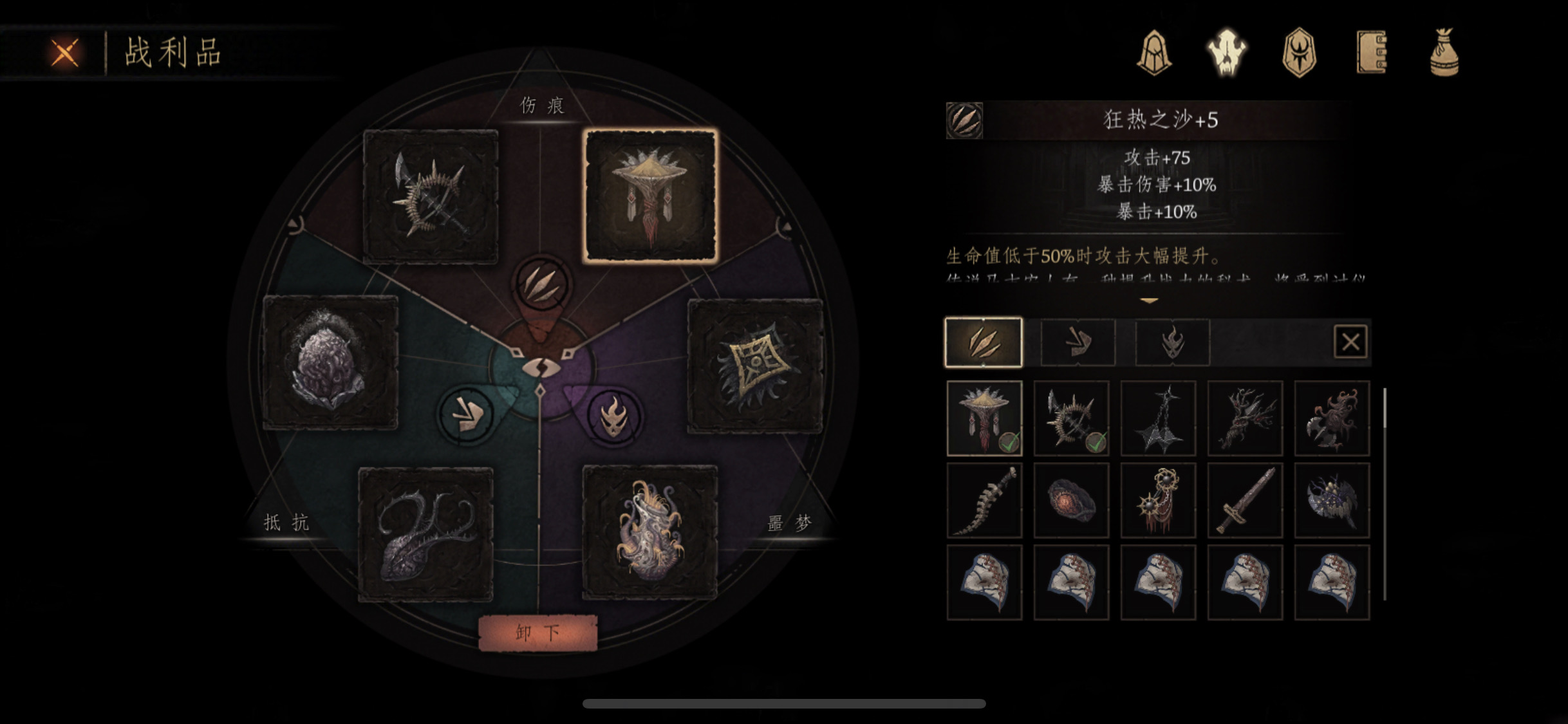Select the tentacled vase trophy slot

[x=649, y=532]
